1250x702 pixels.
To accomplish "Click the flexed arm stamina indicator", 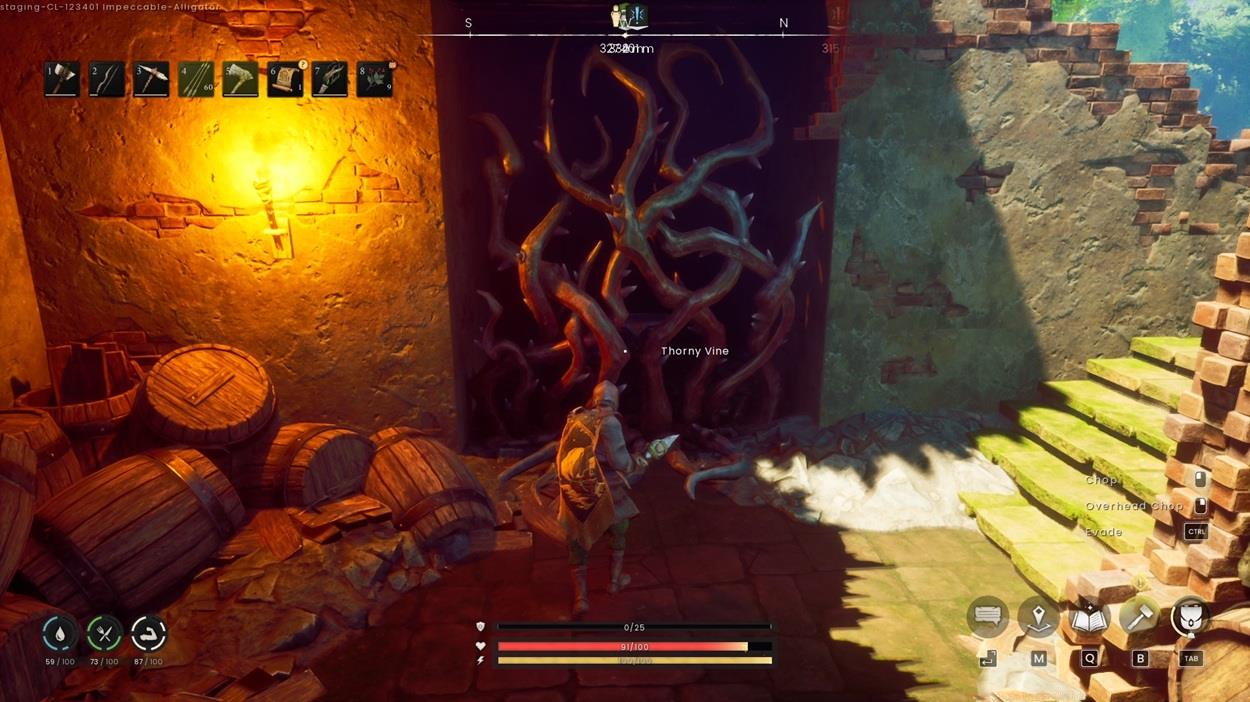I will coord(148,634).
